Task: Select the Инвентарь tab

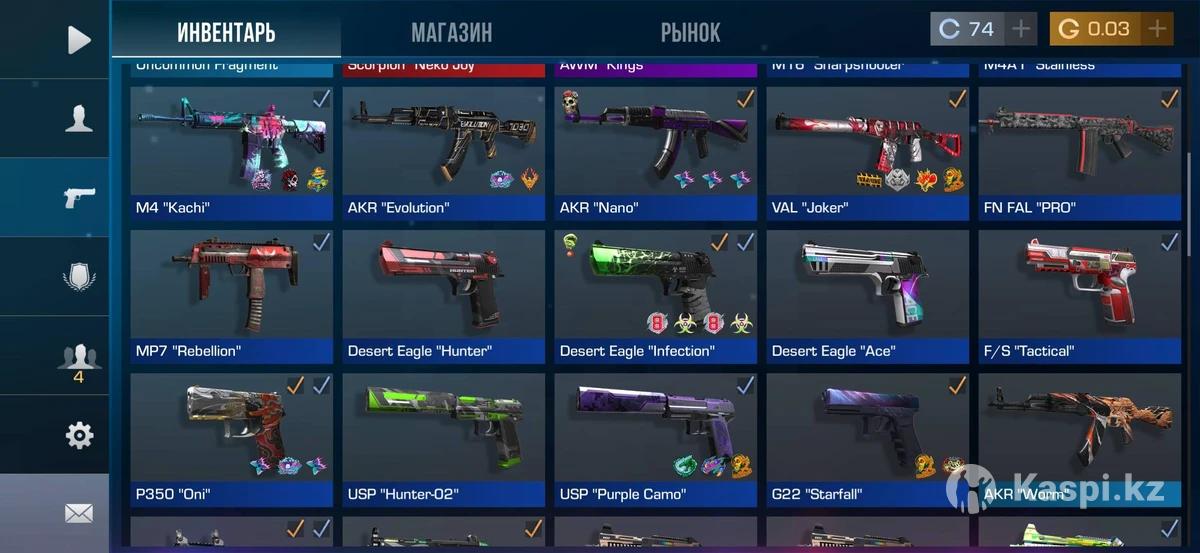Action: [x=226, y=32]
